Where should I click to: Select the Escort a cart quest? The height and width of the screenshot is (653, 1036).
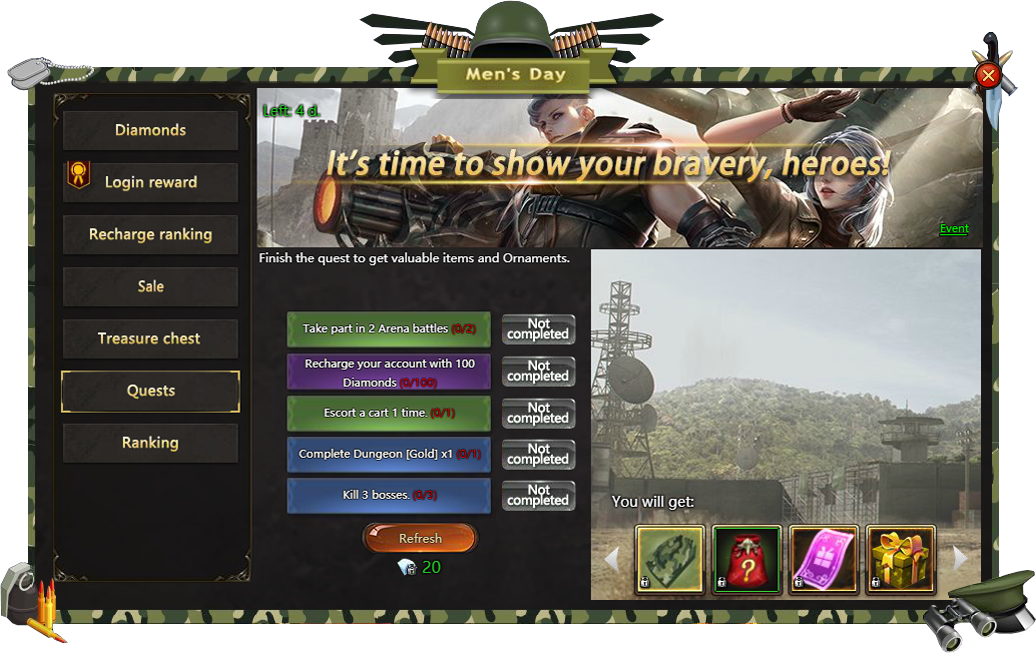pyautogui.click(x=389, y=413)
